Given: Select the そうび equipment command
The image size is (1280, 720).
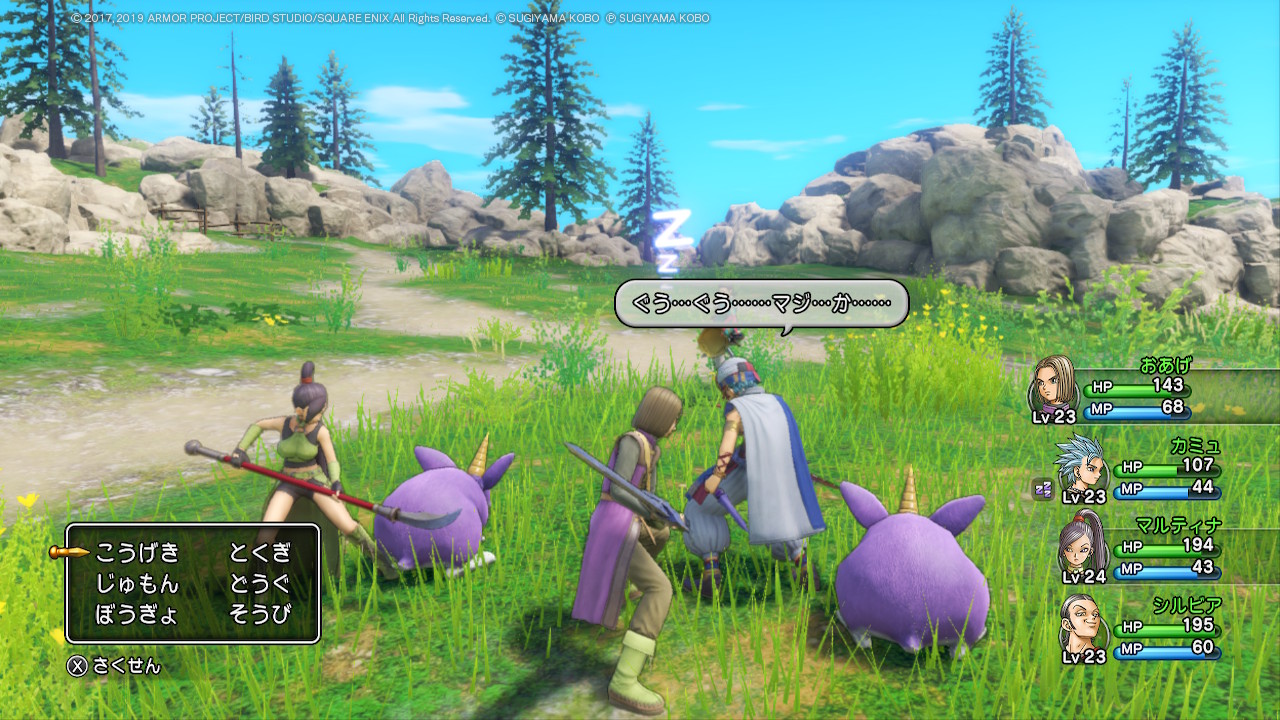Looking at the screenshot, I should (x=260, y=614).
